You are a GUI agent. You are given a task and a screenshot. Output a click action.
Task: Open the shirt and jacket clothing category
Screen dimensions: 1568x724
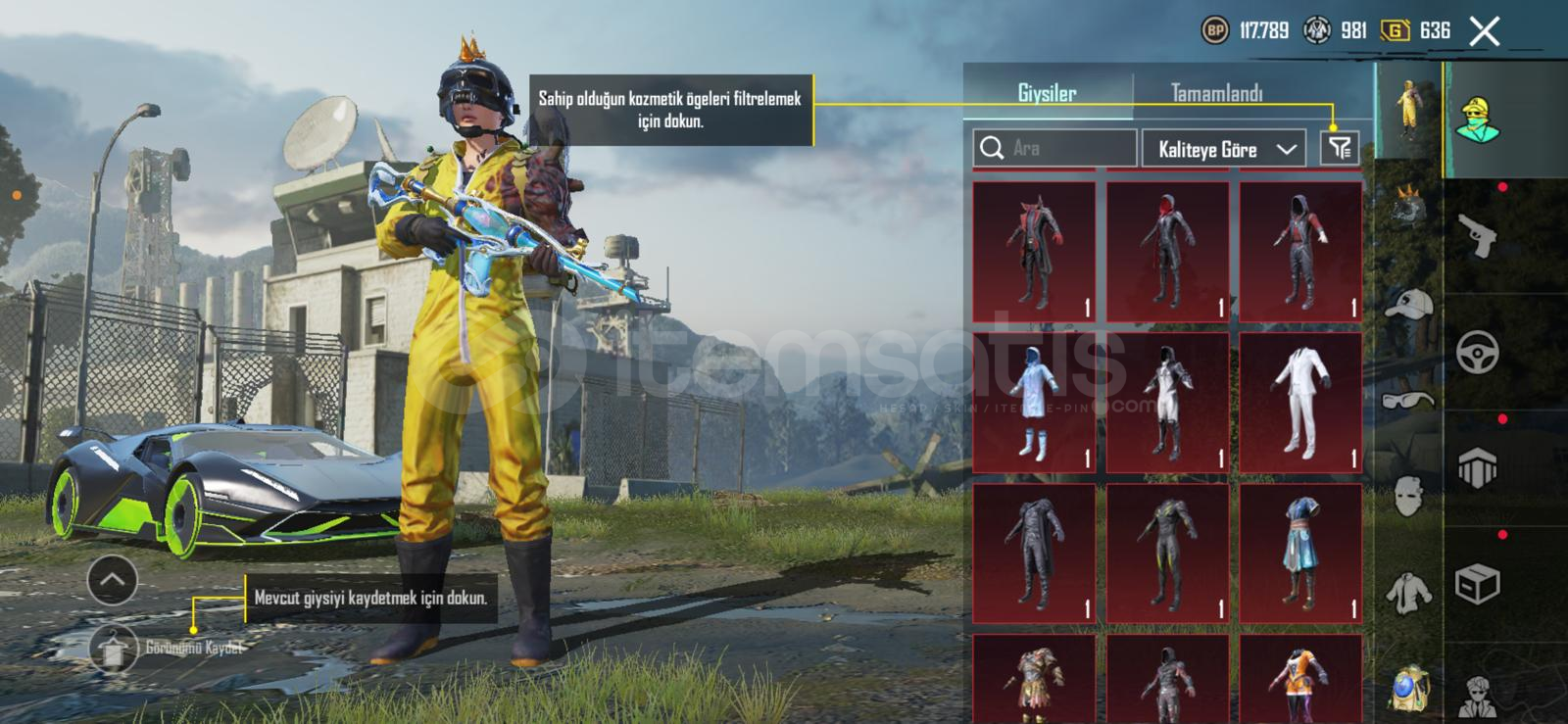click(1408, 591)
